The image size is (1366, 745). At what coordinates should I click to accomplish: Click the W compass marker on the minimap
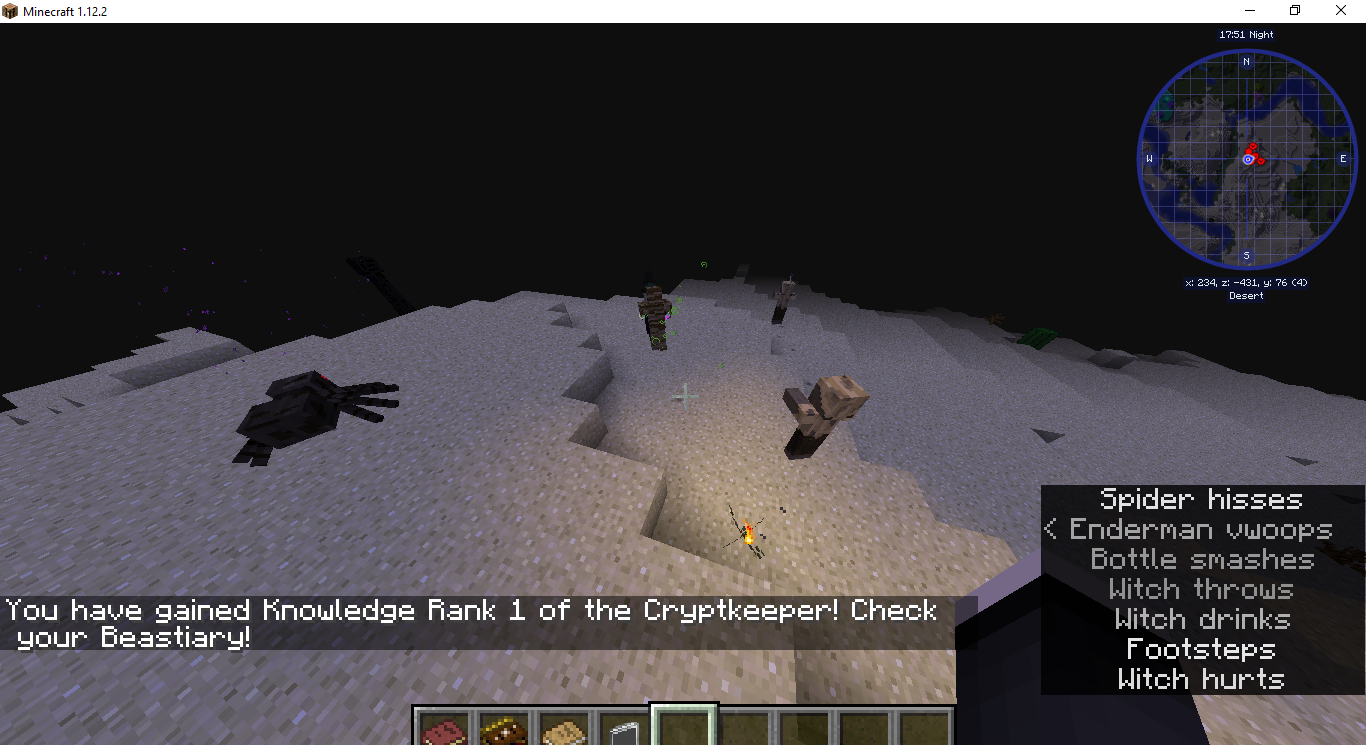tap(1150, 158)
